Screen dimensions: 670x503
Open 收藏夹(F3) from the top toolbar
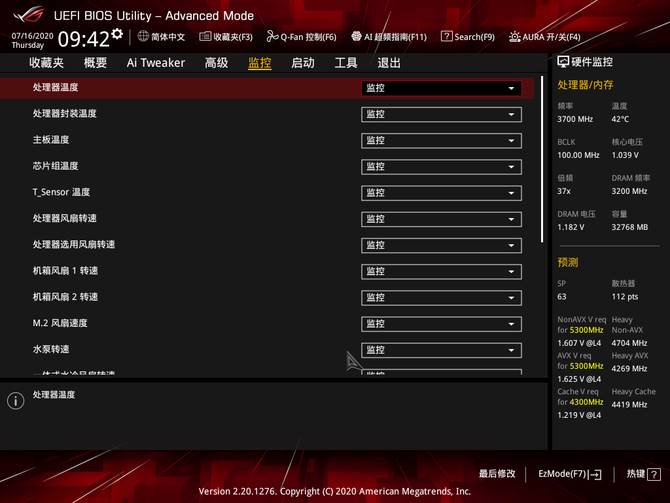click(x=226, y=37)
